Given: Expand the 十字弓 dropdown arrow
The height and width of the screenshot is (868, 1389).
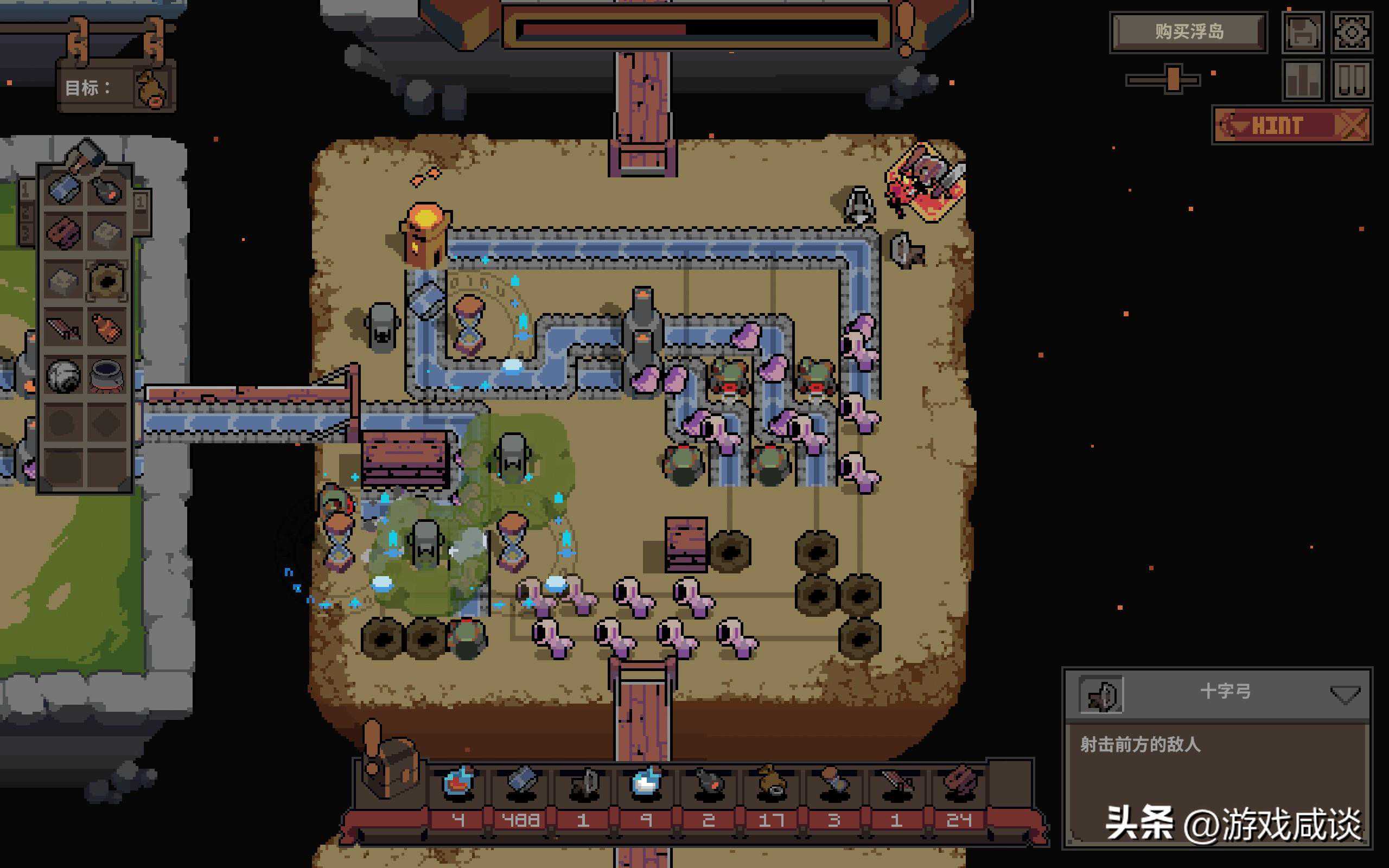Looking at the screenshot, I should 1345,694.
